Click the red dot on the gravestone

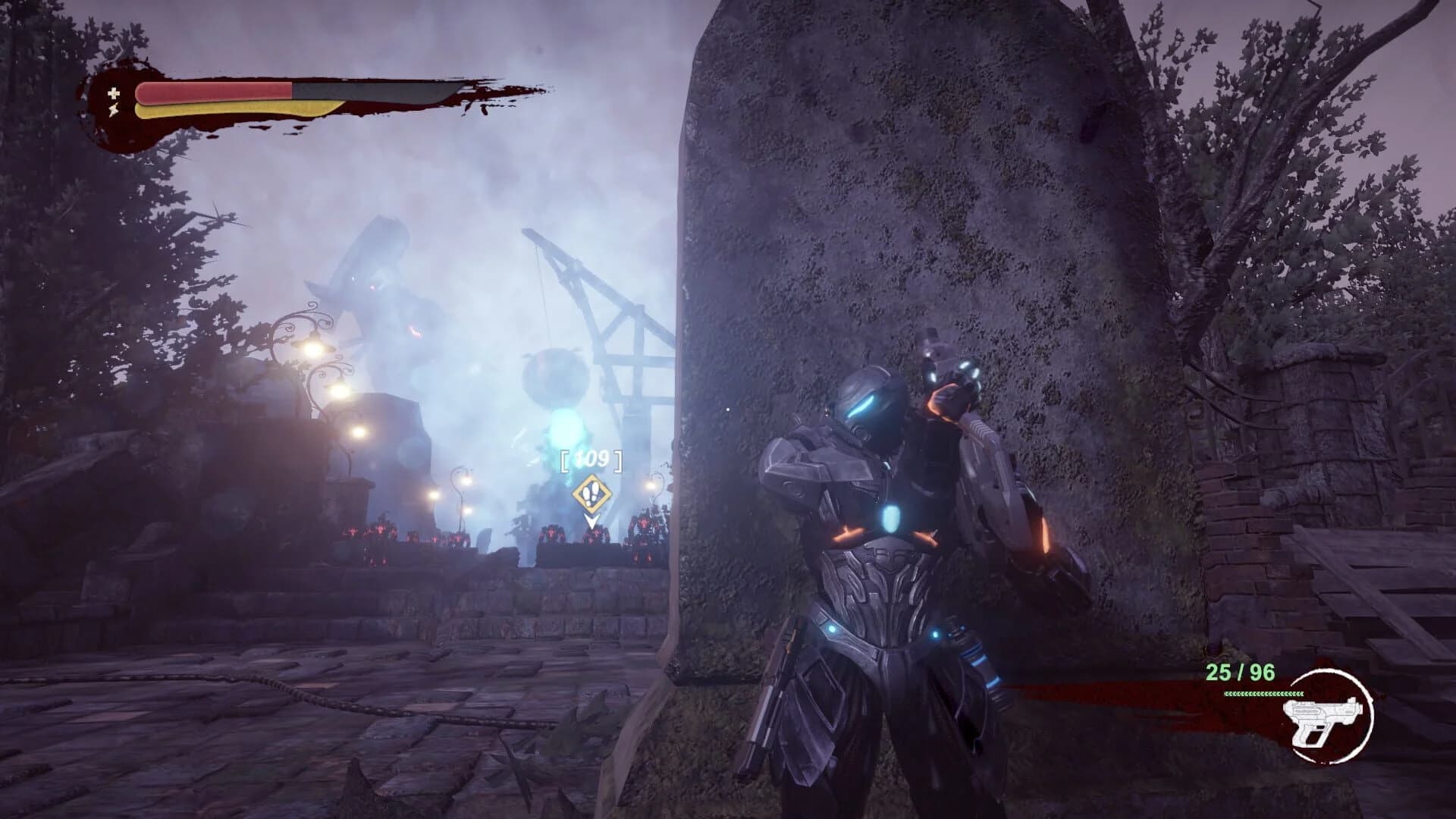coord(727,409)
